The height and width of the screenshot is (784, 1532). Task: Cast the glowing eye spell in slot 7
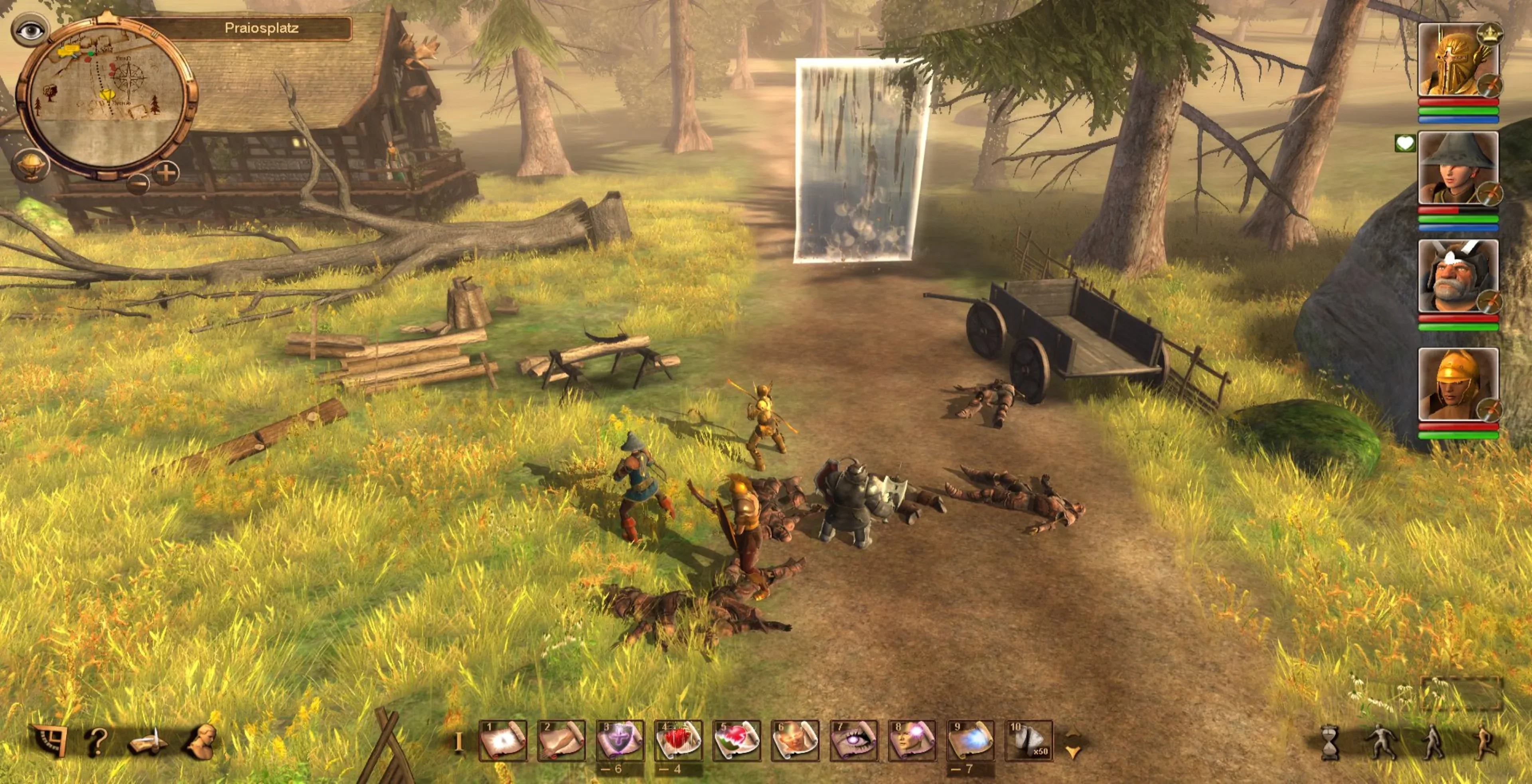coord(853,741)
